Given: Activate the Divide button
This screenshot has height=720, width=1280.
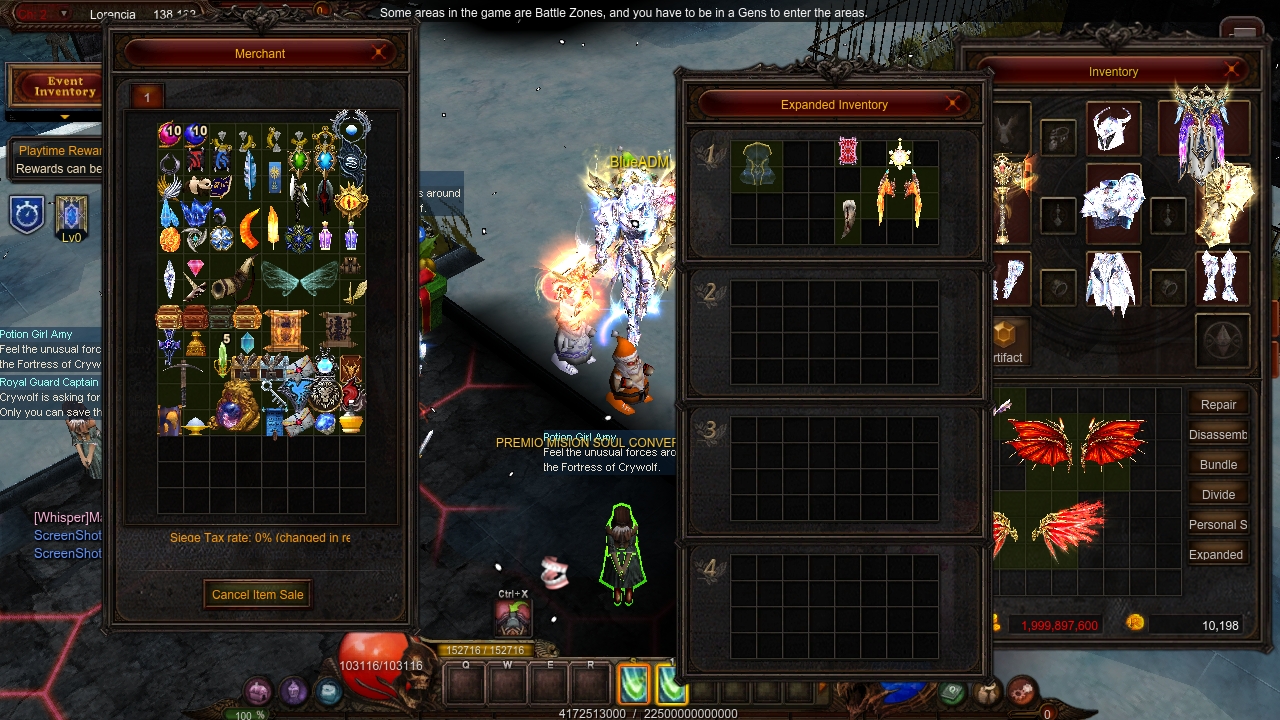Looking at the screenshot, I should pyautogui.click(x=1218, y=494).
